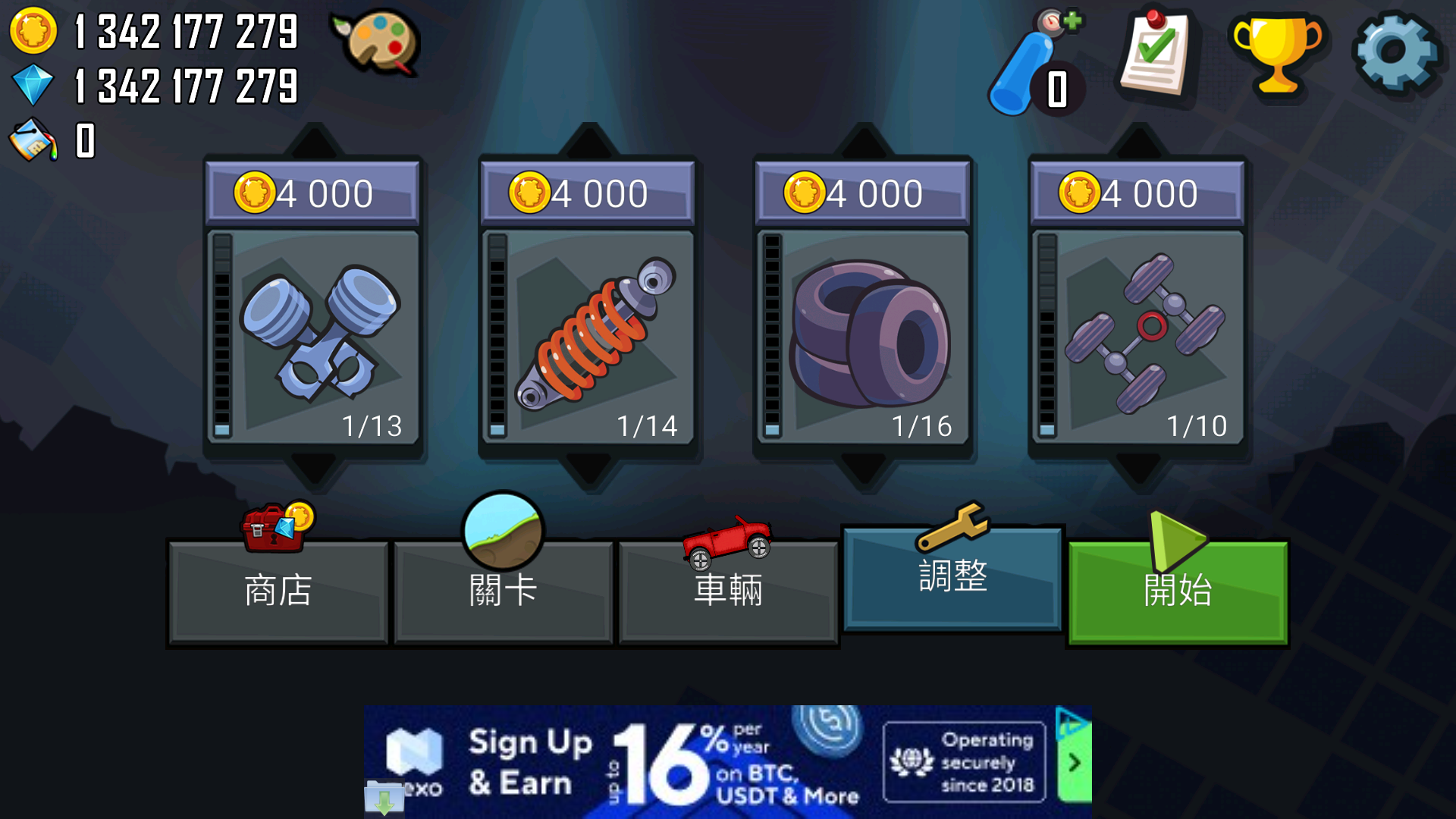Screen dimensions: 1456x819
Task: Open the daily tasks clipboard
Action: [x=1154, y=55]
